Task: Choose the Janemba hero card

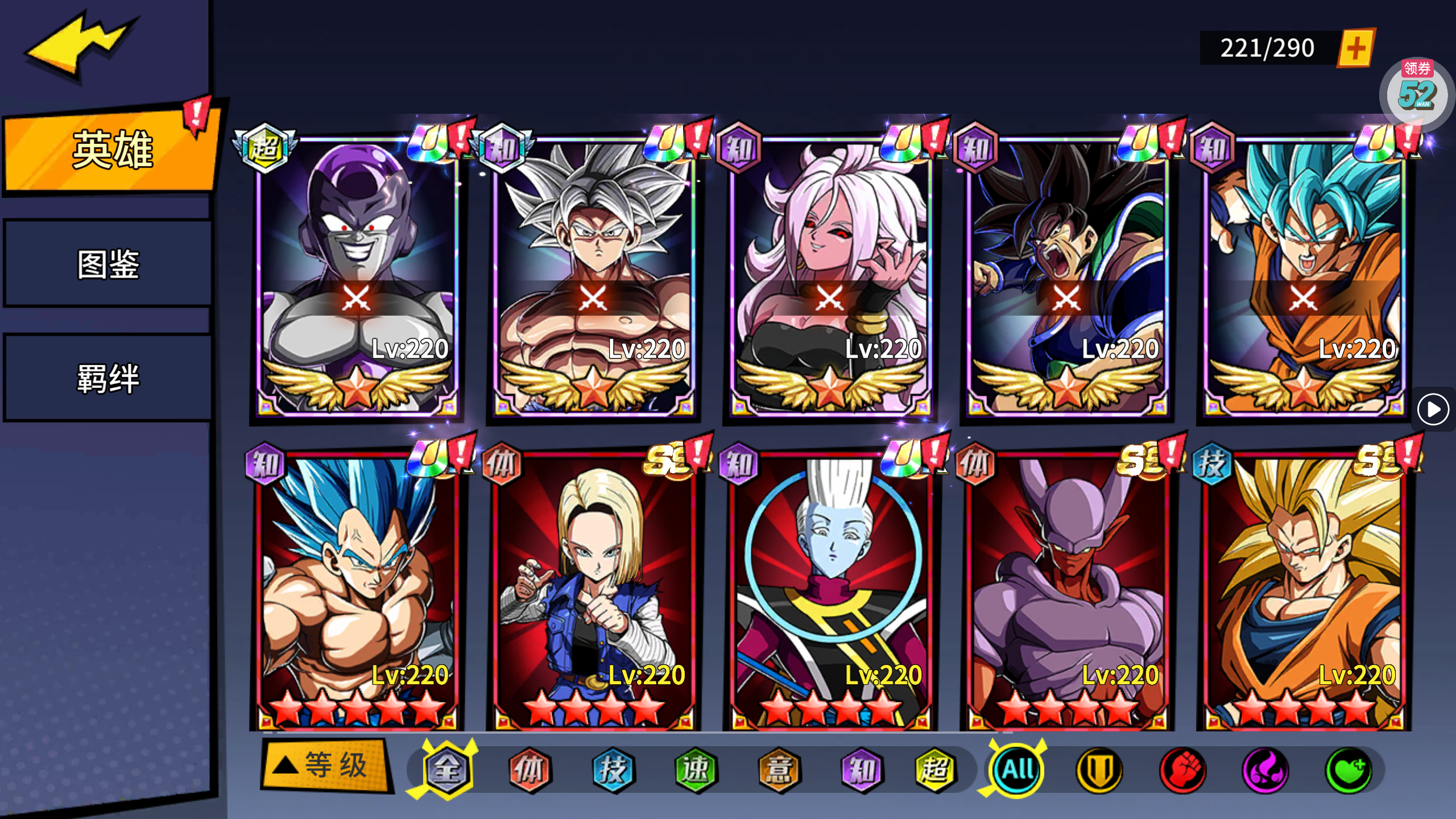Action: pyautogui.click(x=1067, y=591)
